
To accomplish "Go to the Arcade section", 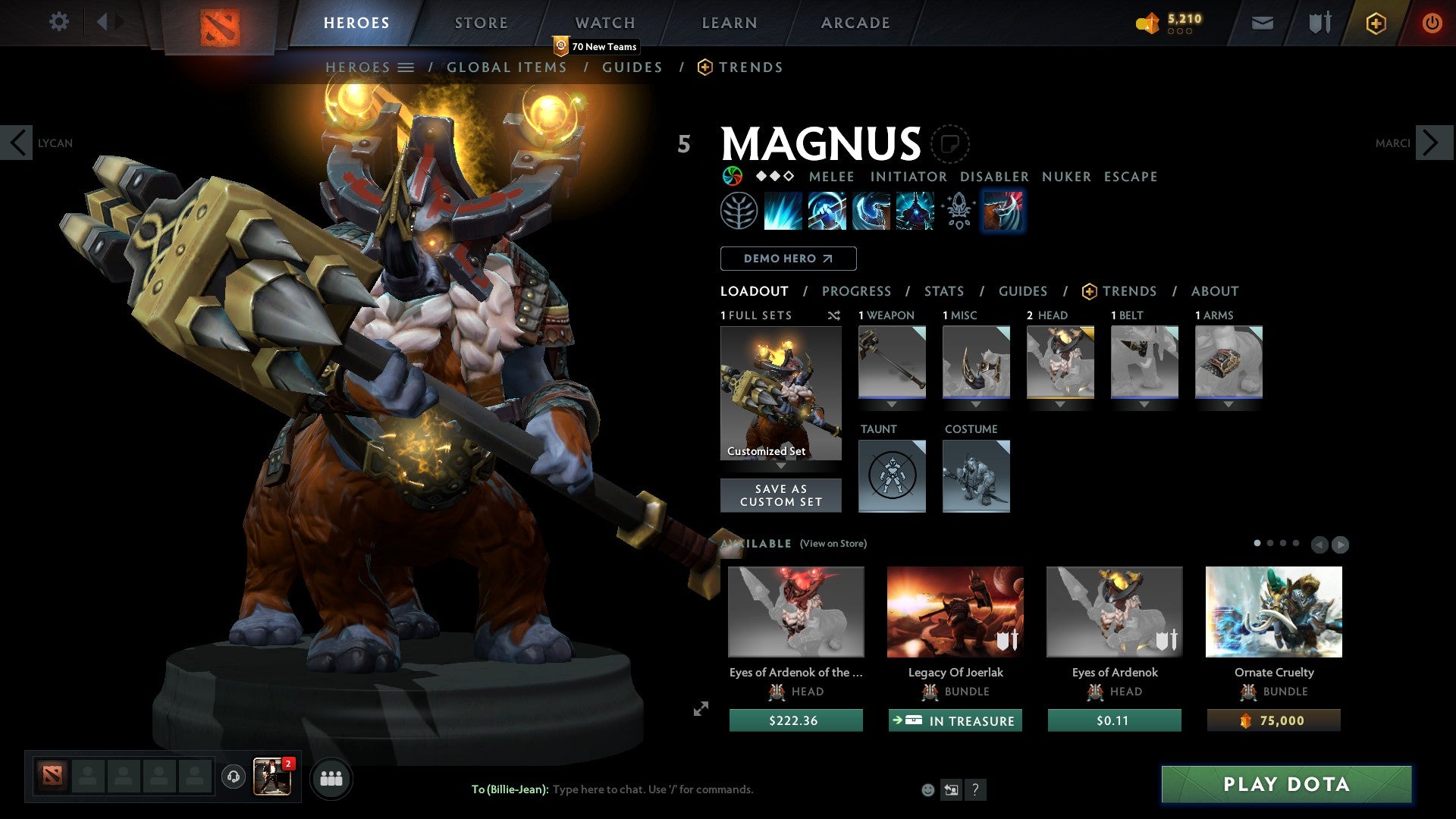I will click(x=855, y=23).
